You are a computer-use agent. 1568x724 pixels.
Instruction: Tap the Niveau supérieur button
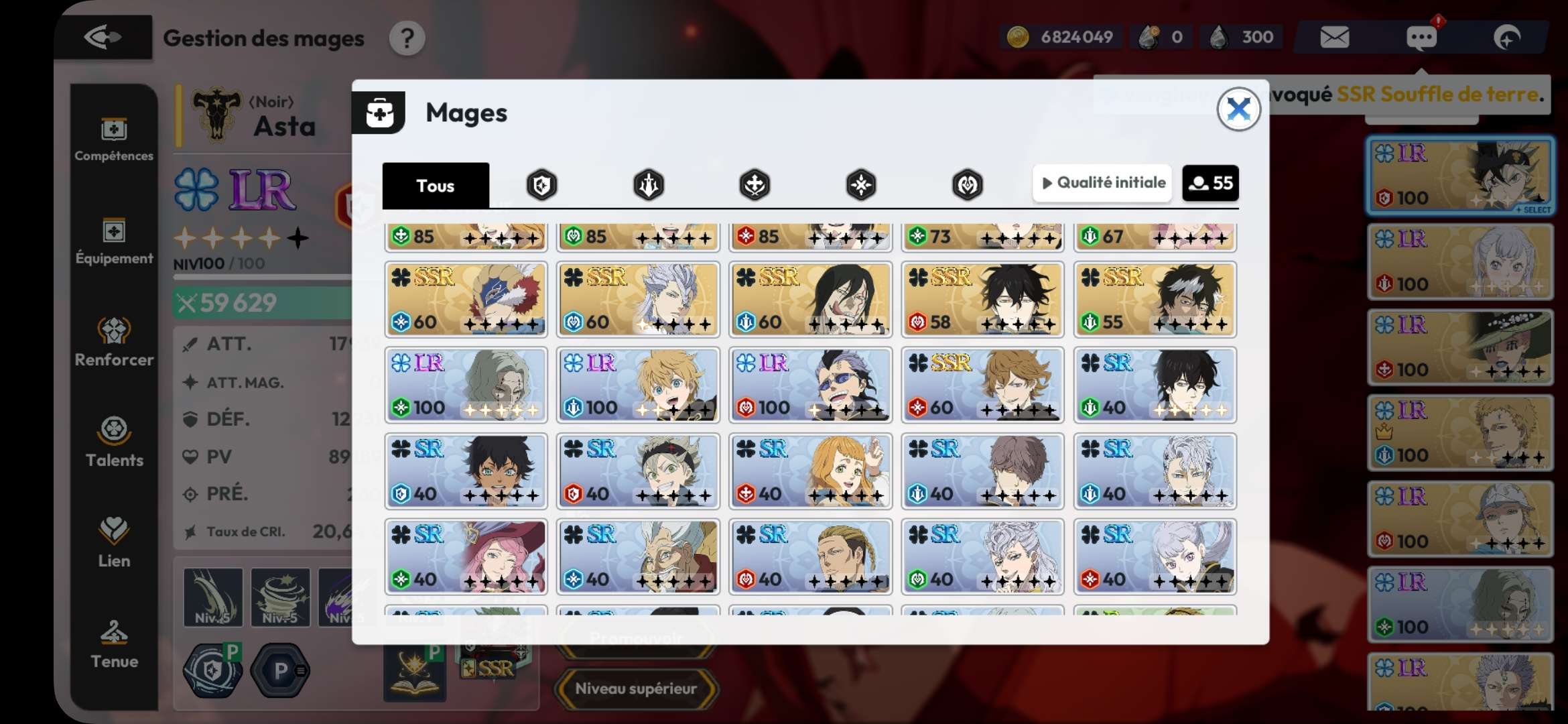pyautogui.click(x=636, y=688)
